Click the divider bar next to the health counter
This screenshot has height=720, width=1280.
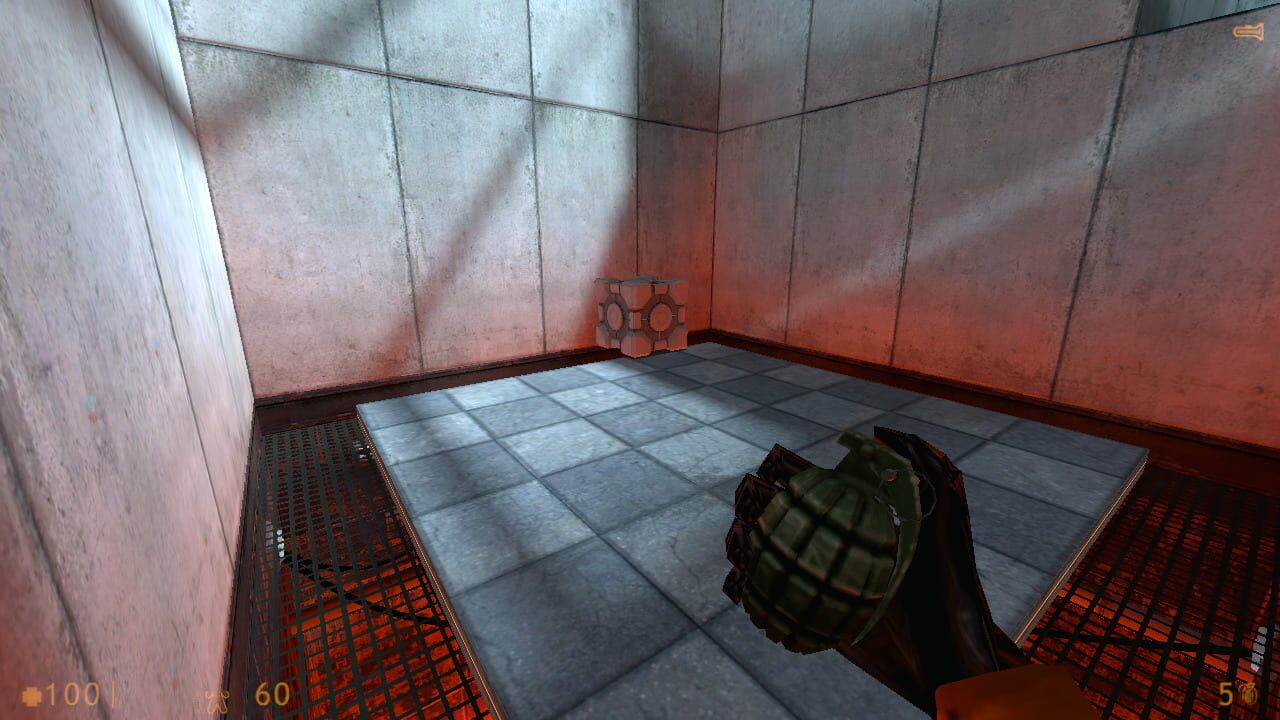point(113,696)
